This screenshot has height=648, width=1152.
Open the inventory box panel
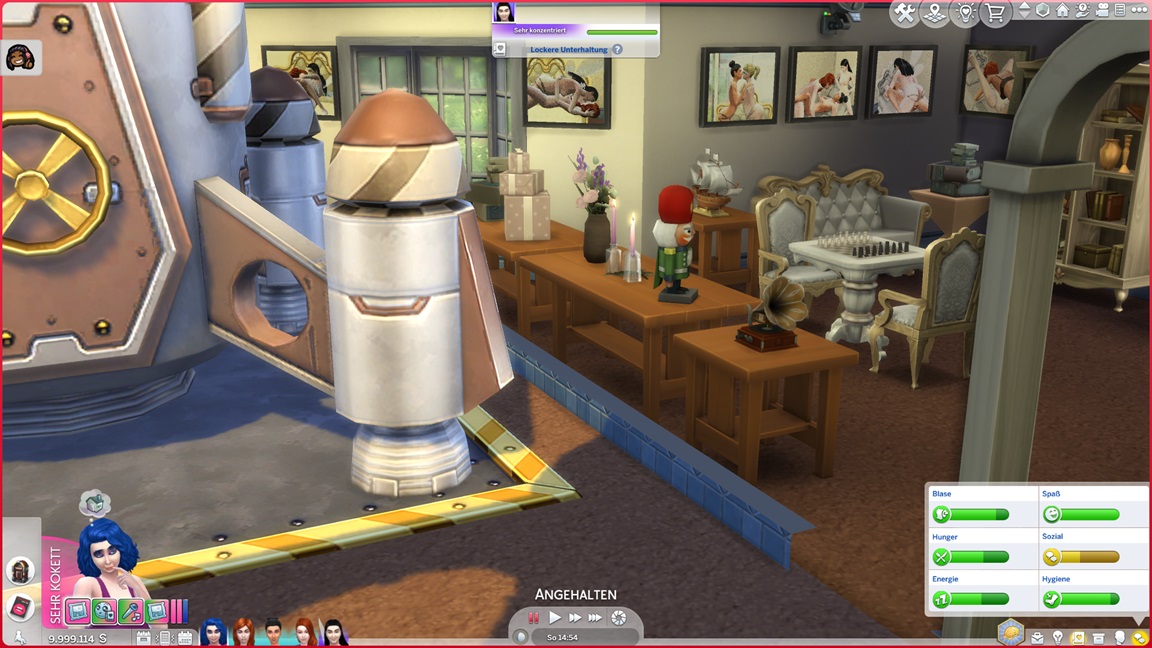point(1099,637)
